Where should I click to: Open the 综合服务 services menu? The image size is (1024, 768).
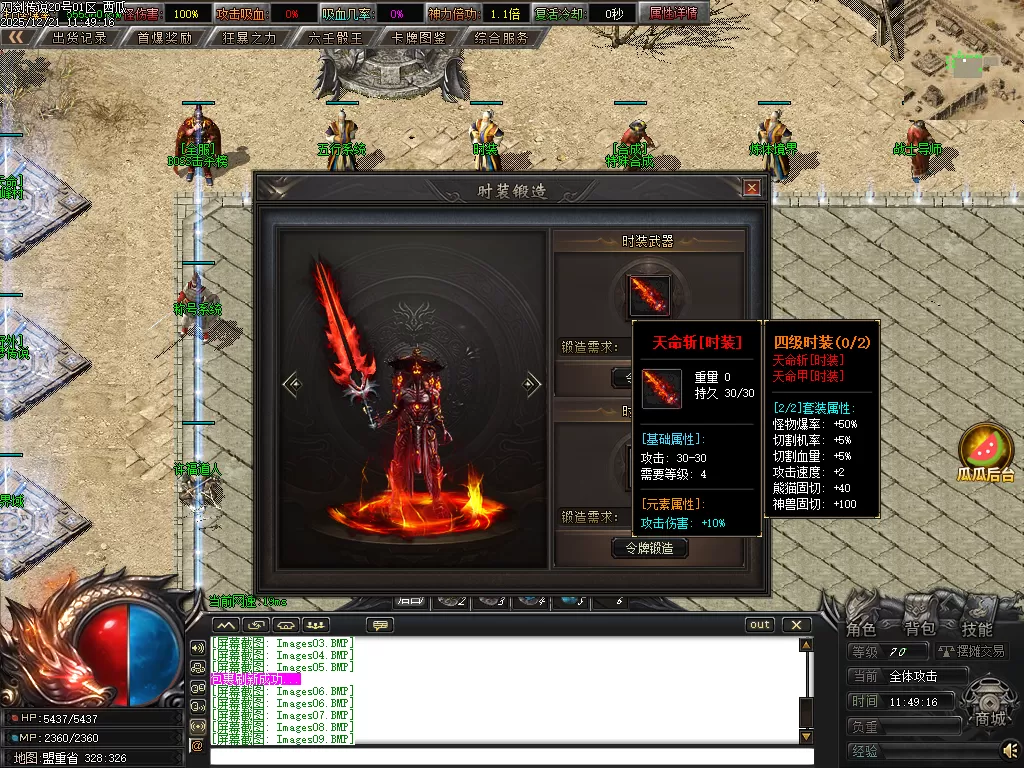pyautogui.click(x=503, y=38)
